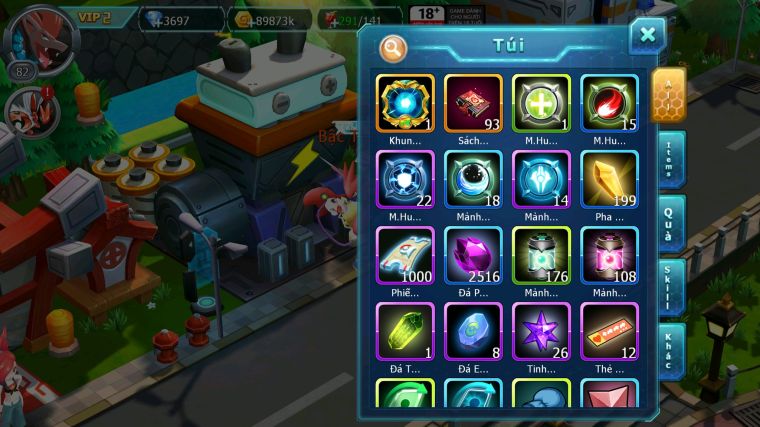Viewport: 760px width, 427px height.
Task: Add more diamonds via the gem counter
Action: [178, 19]
